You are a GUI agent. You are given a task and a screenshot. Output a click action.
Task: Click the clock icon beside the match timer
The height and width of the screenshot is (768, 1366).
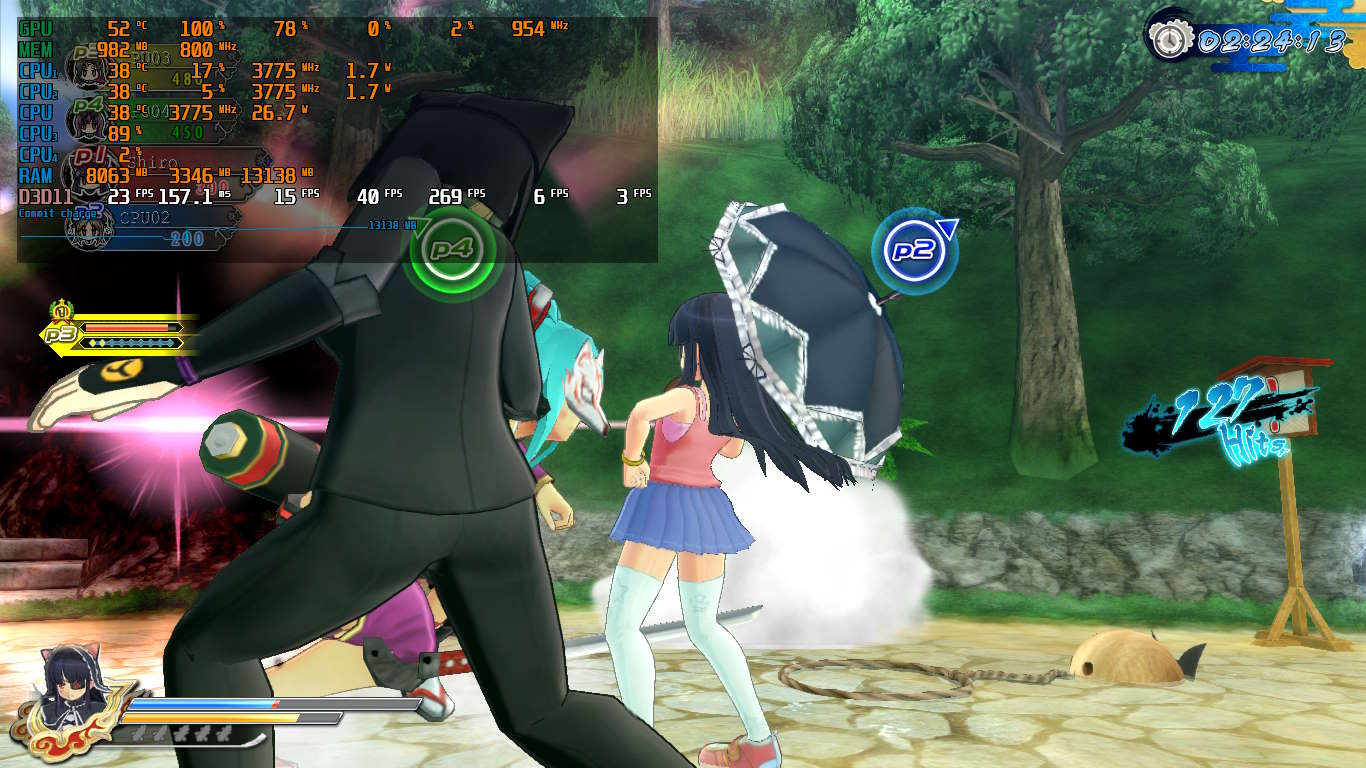(1166, 41)
